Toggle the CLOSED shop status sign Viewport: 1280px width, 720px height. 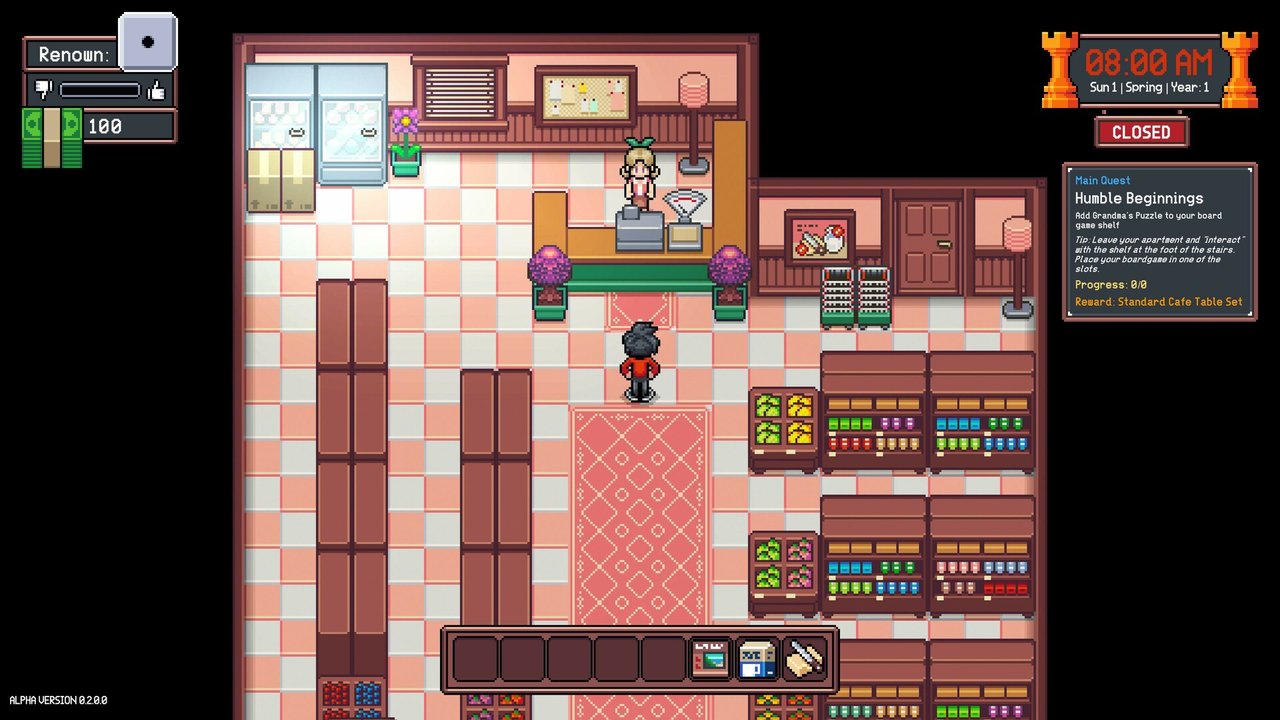click(1141, 132)
